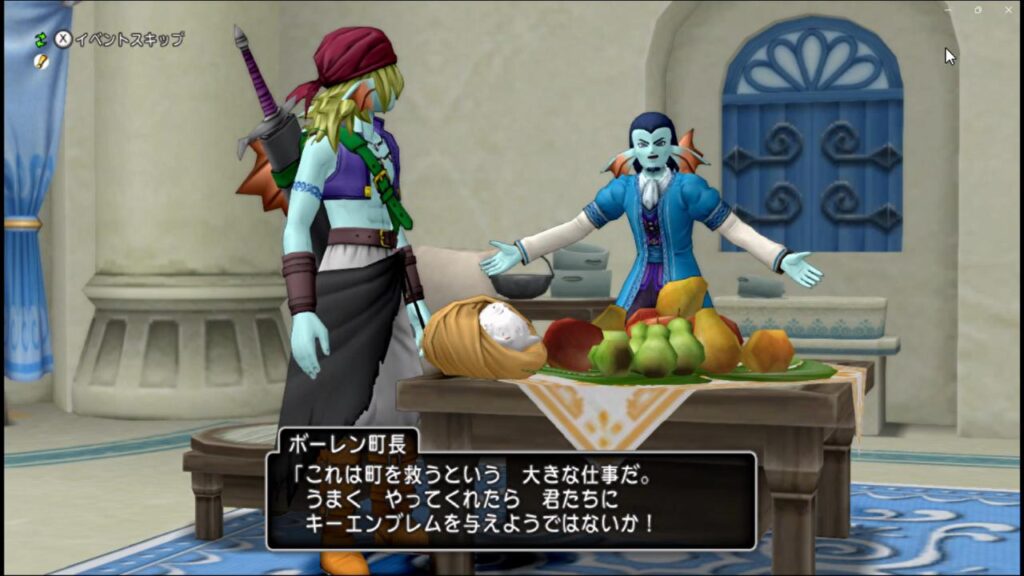1024x576 pixels.
Task: Click the green circular arrows status icon
Action: click(41, 40)
